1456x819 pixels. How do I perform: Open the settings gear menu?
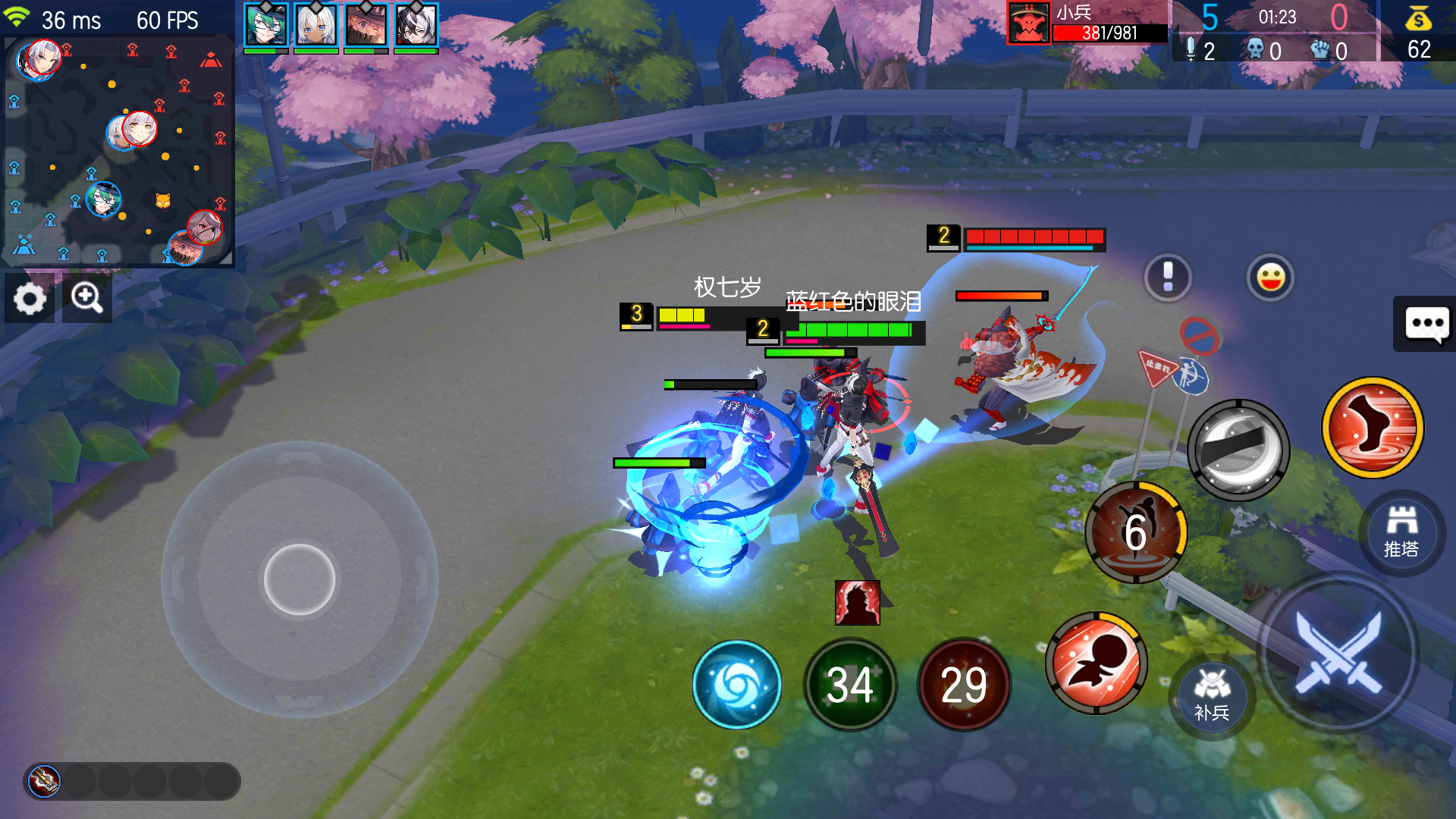point(29,298)
